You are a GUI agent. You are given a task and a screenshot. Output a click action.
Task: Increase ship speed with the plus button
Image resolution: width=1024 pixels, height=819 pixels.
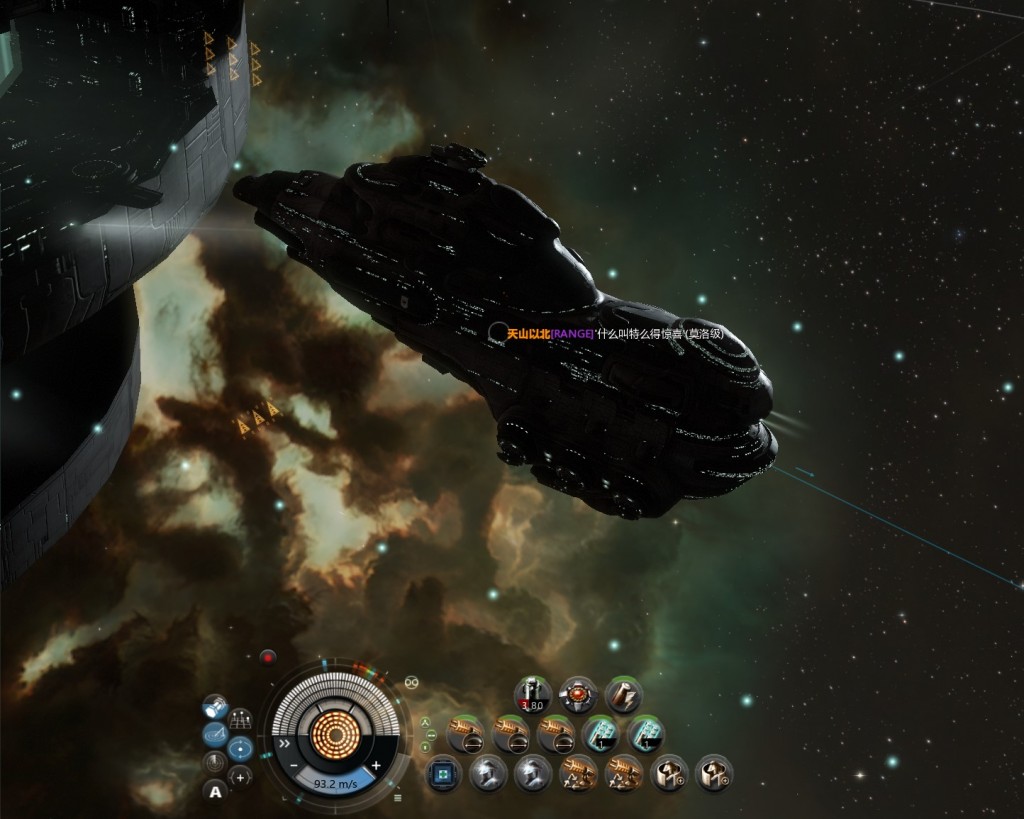coord(376,765)
